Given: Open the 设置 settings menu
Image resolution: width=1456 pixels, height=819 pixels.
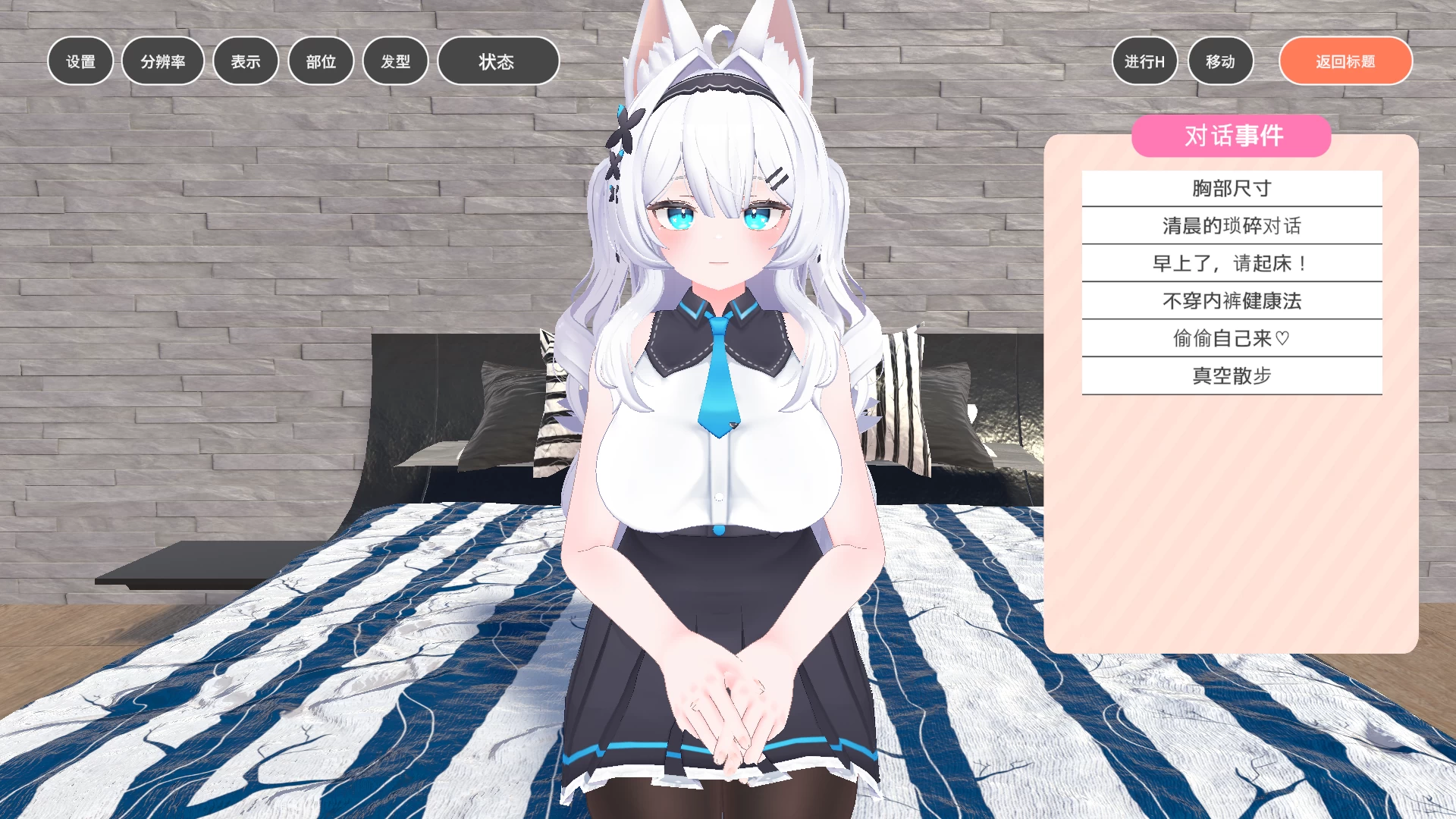Looking at the screenshot, I should coord(80,61).
